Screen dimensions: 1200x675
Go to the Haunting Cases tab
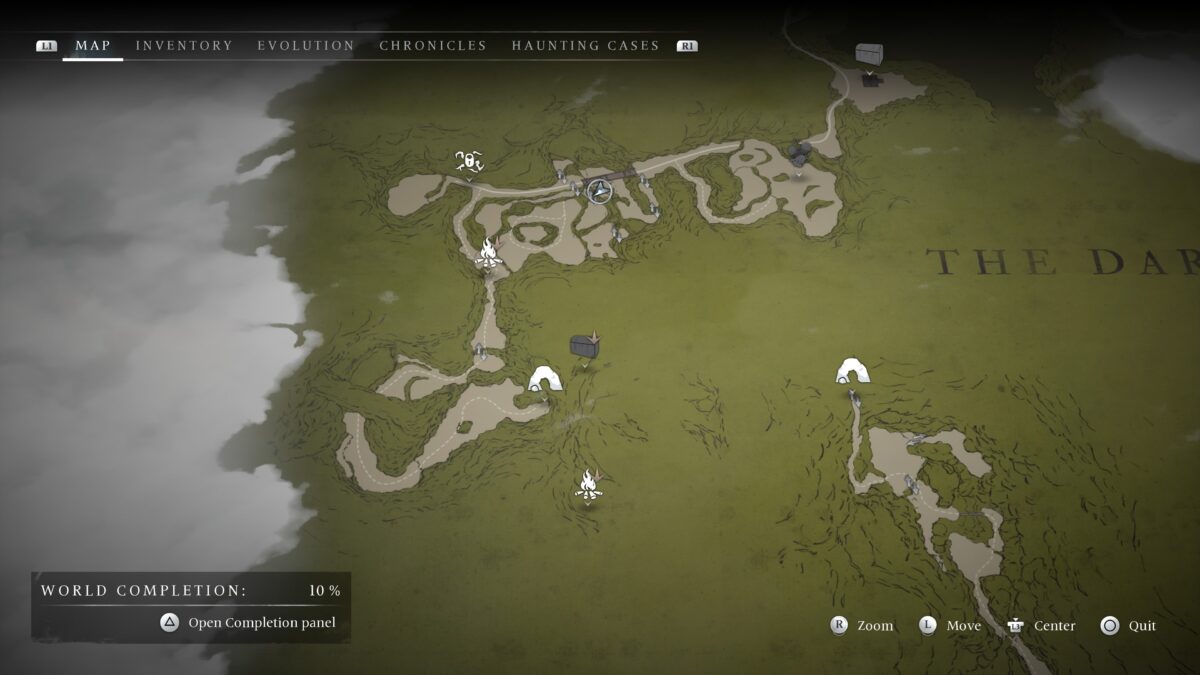[585, 46]
